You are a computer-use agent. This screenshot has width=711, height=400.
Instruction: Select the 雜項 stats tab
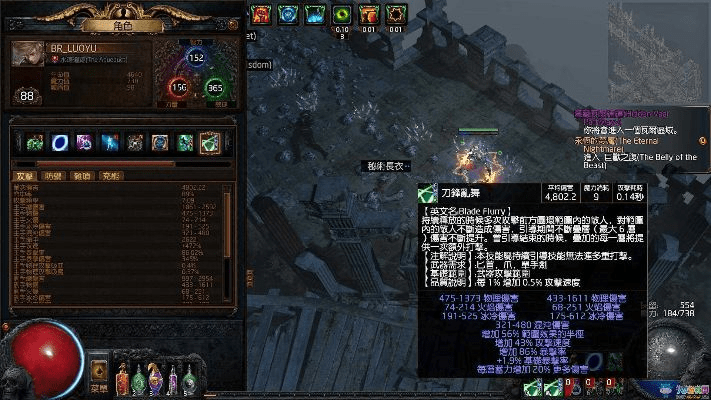(82, 176)
